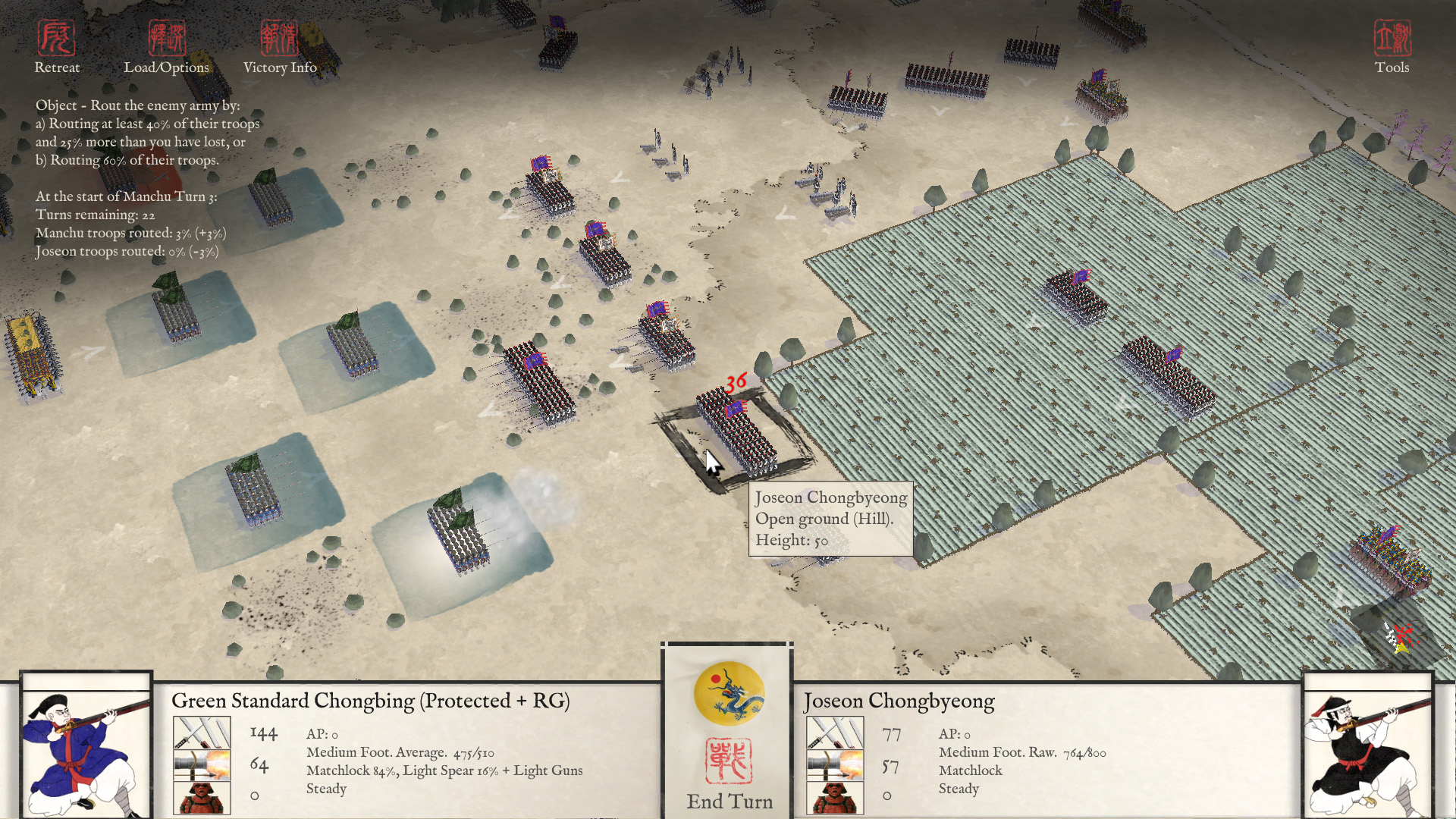Click the firing matchlock icon for Joseon Chongbyeong
Image resolution: width=1456 pixels, height=819 pixels.
(x=837, y=764)
